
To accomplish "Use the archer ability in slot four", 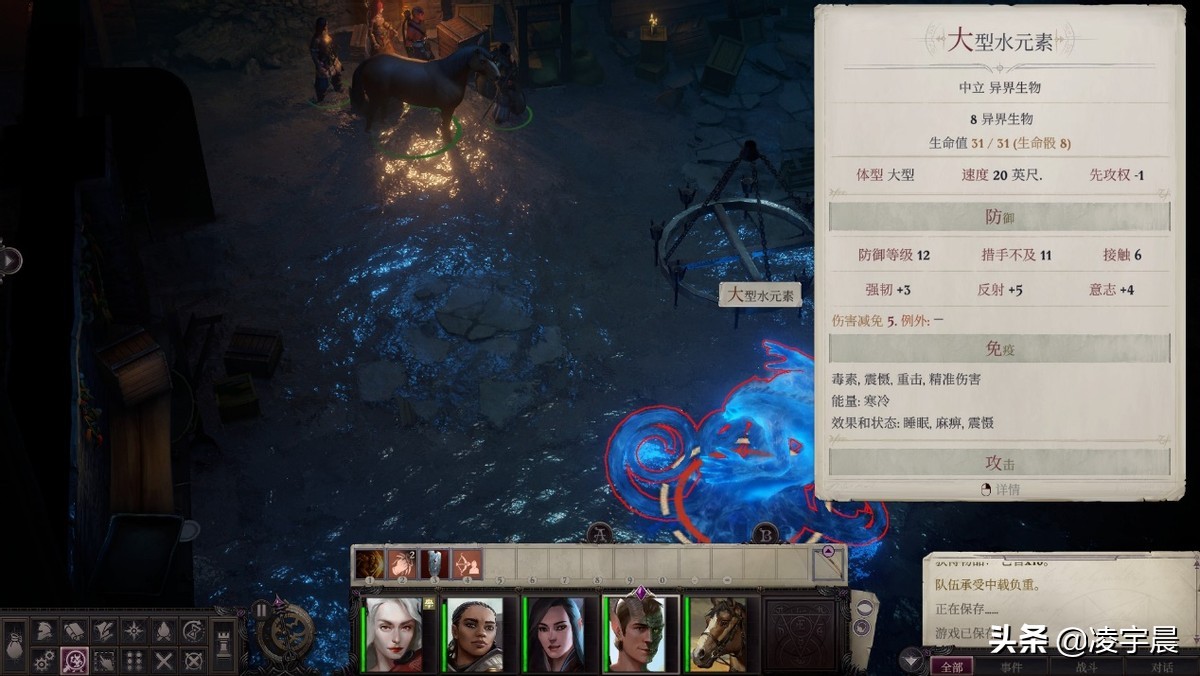I will [467, 564].
